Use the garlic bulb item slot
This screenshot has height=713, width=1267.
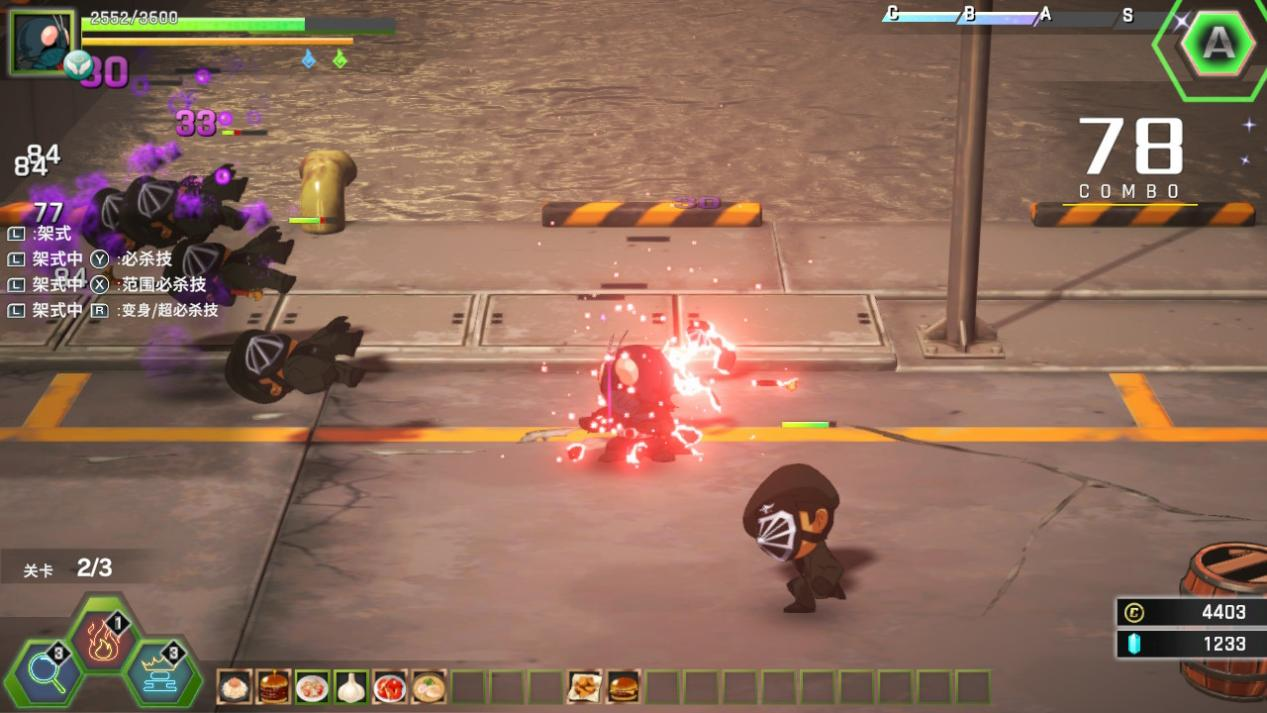click(351, 687)
